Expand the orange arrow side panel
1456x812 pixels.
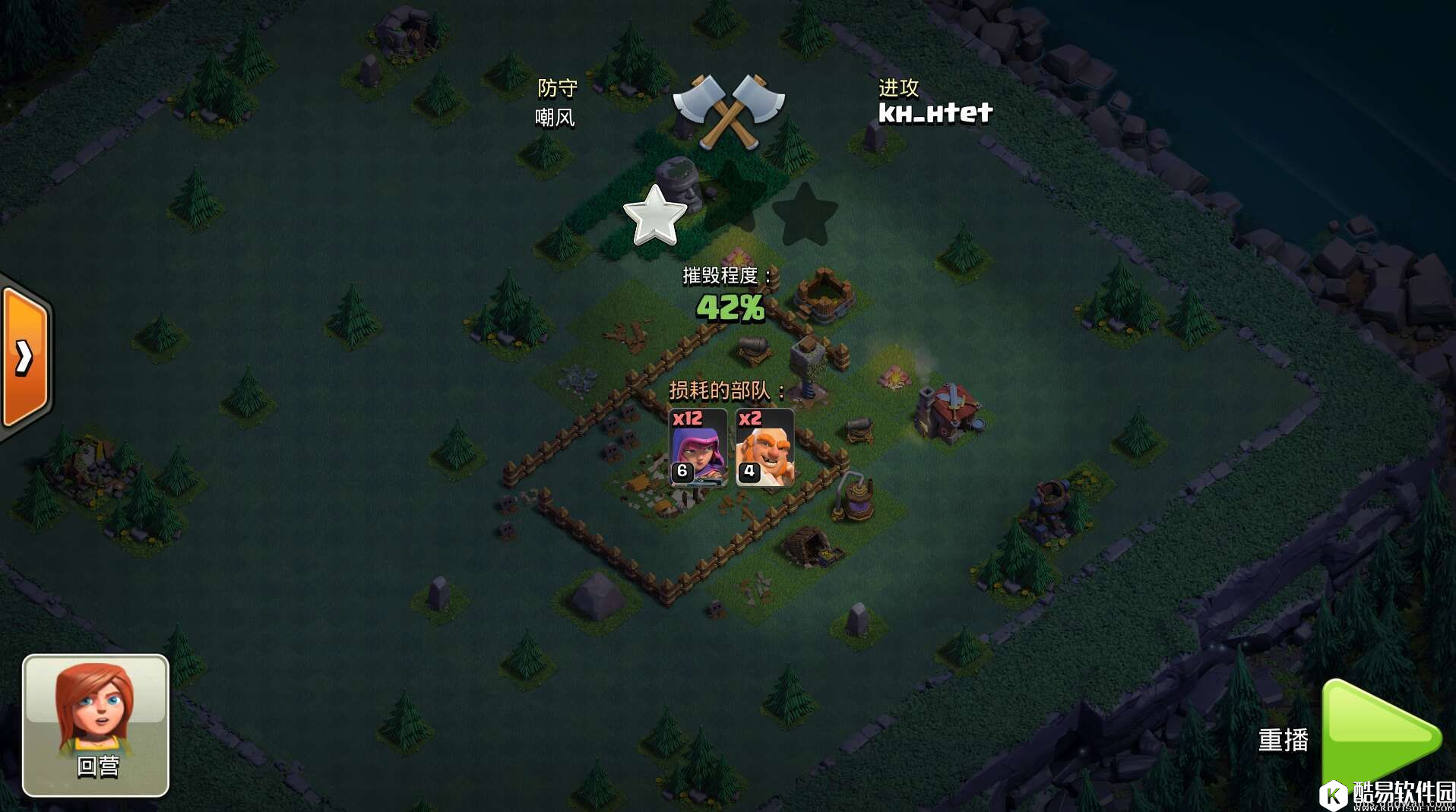tap(25, 357)
